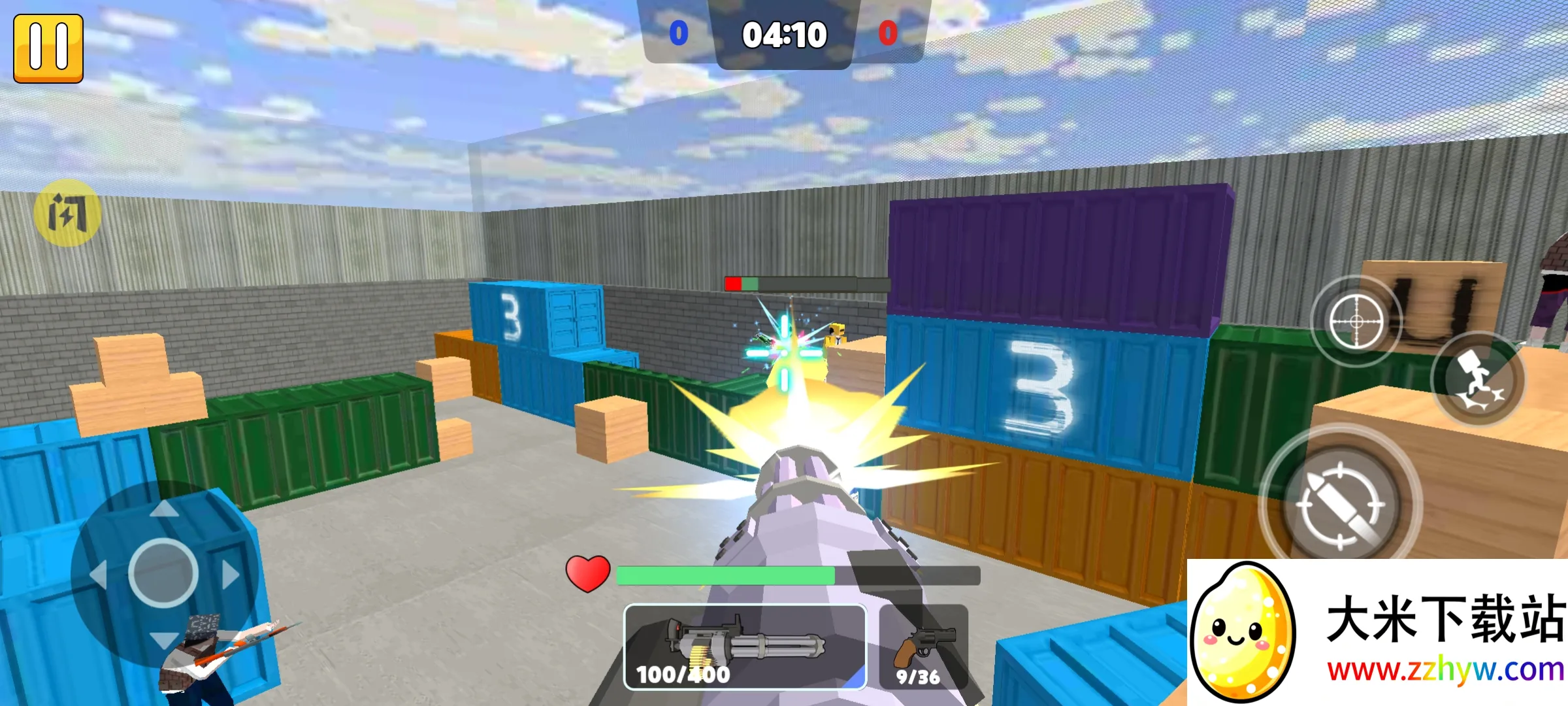Screen dimensions: 1568x706
Task: Use the jump button
Action: click(1478, 380)
